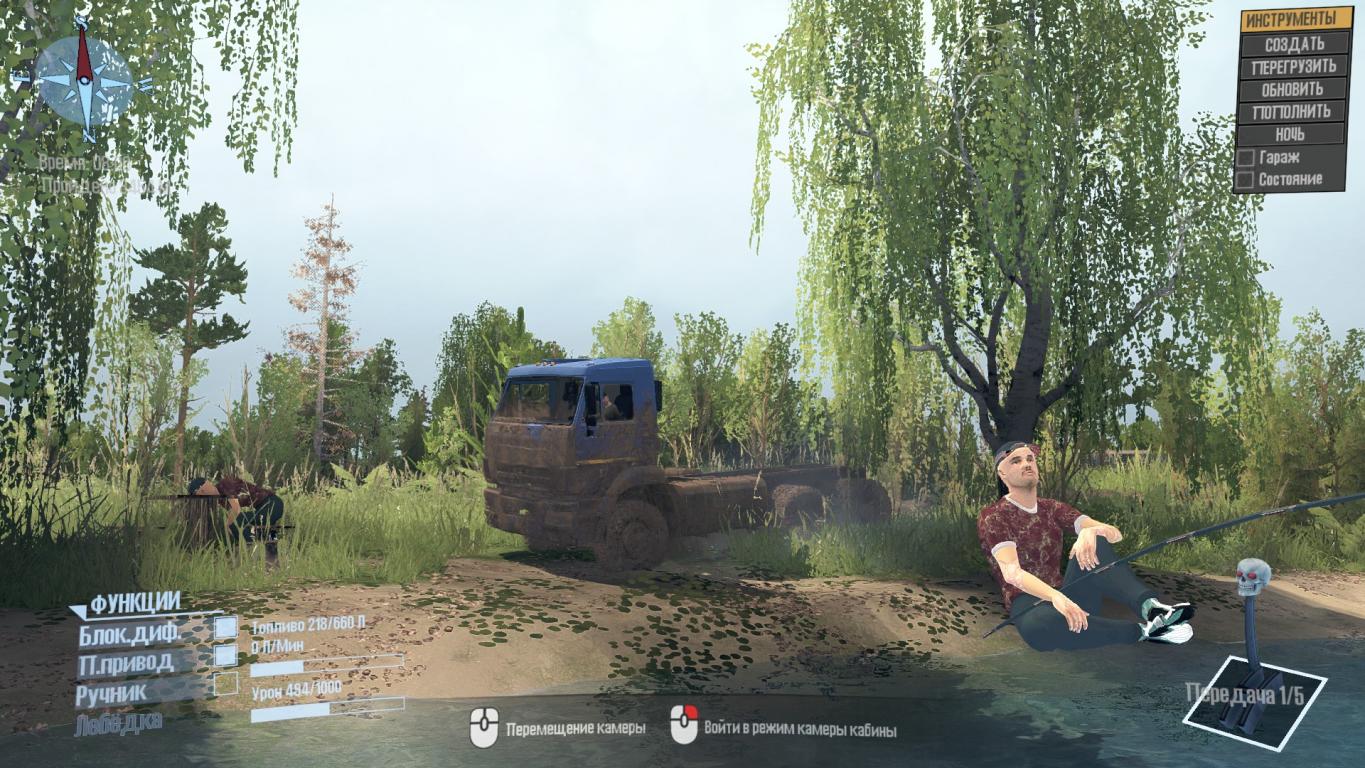Toggle the П.привод all-wheel drive checkbox

(226, 656)
